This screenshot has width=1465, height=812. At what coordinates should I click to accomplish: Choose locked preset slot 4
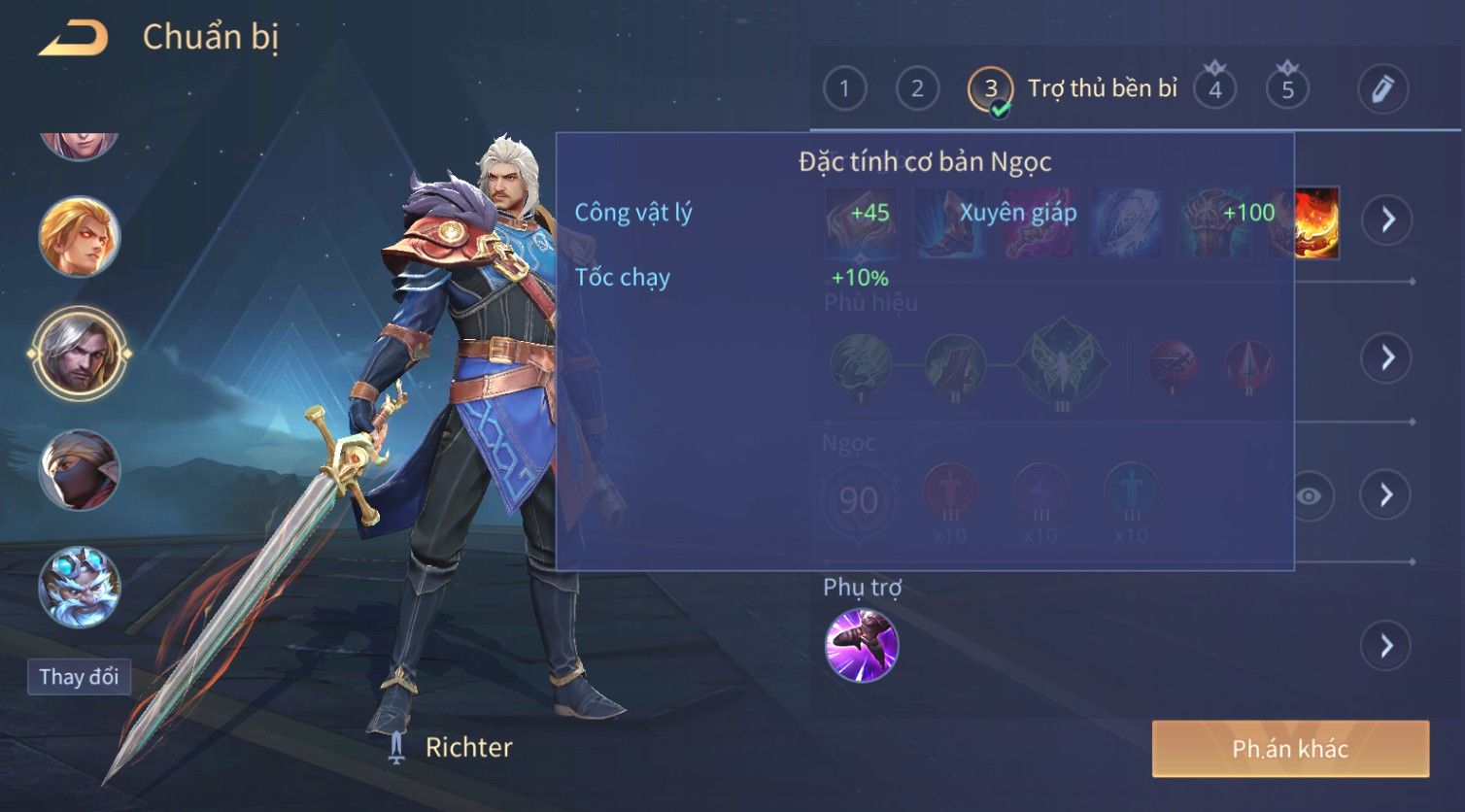[x=1214, y=89]
